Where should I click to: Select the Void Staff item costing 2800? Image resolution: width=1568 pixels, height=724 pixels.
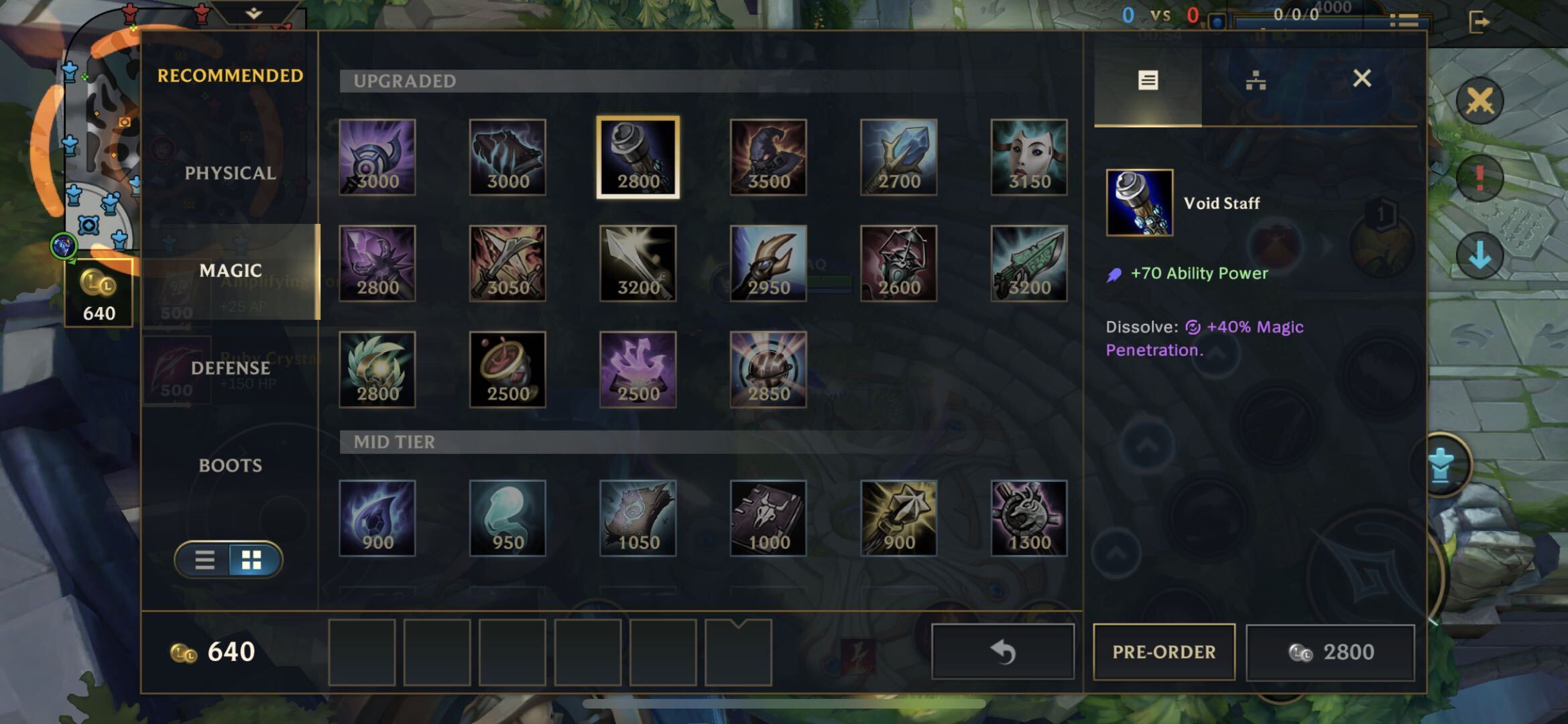(x=638, y=158)
